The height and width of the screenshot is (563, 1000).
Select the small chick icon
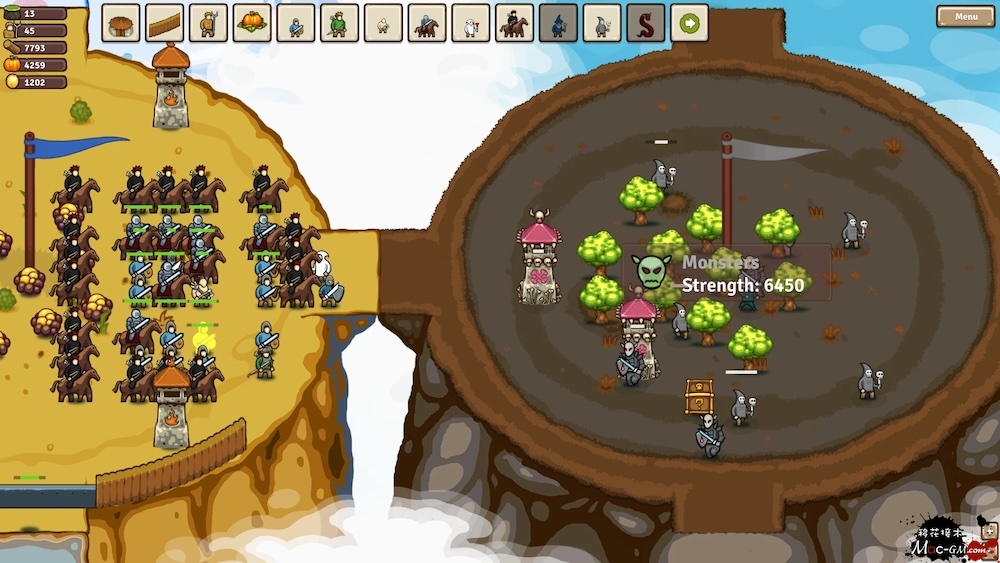pos(383,23)
